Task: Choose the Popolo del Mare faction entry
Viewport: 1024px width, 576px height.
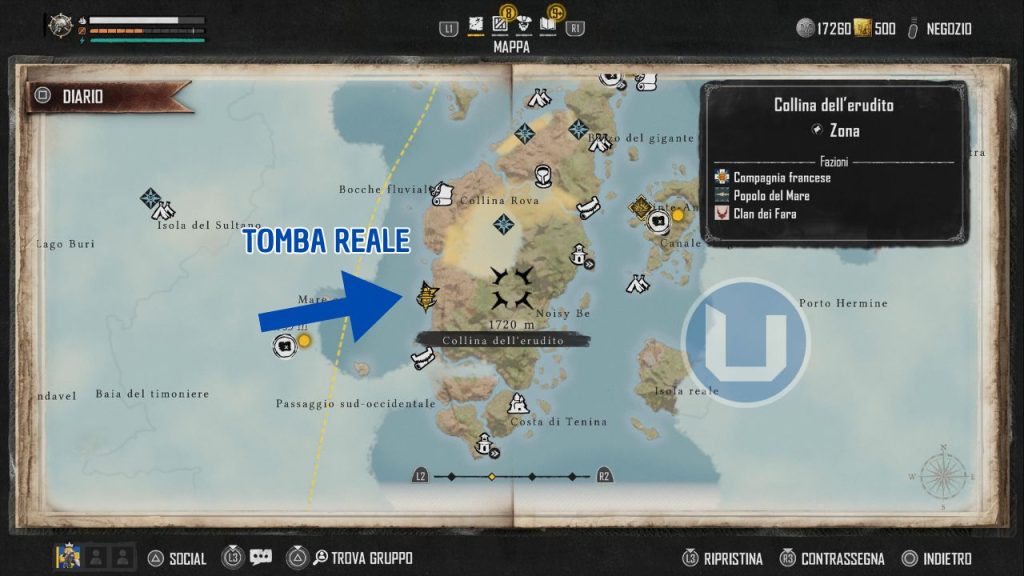Action: (770, 196)
